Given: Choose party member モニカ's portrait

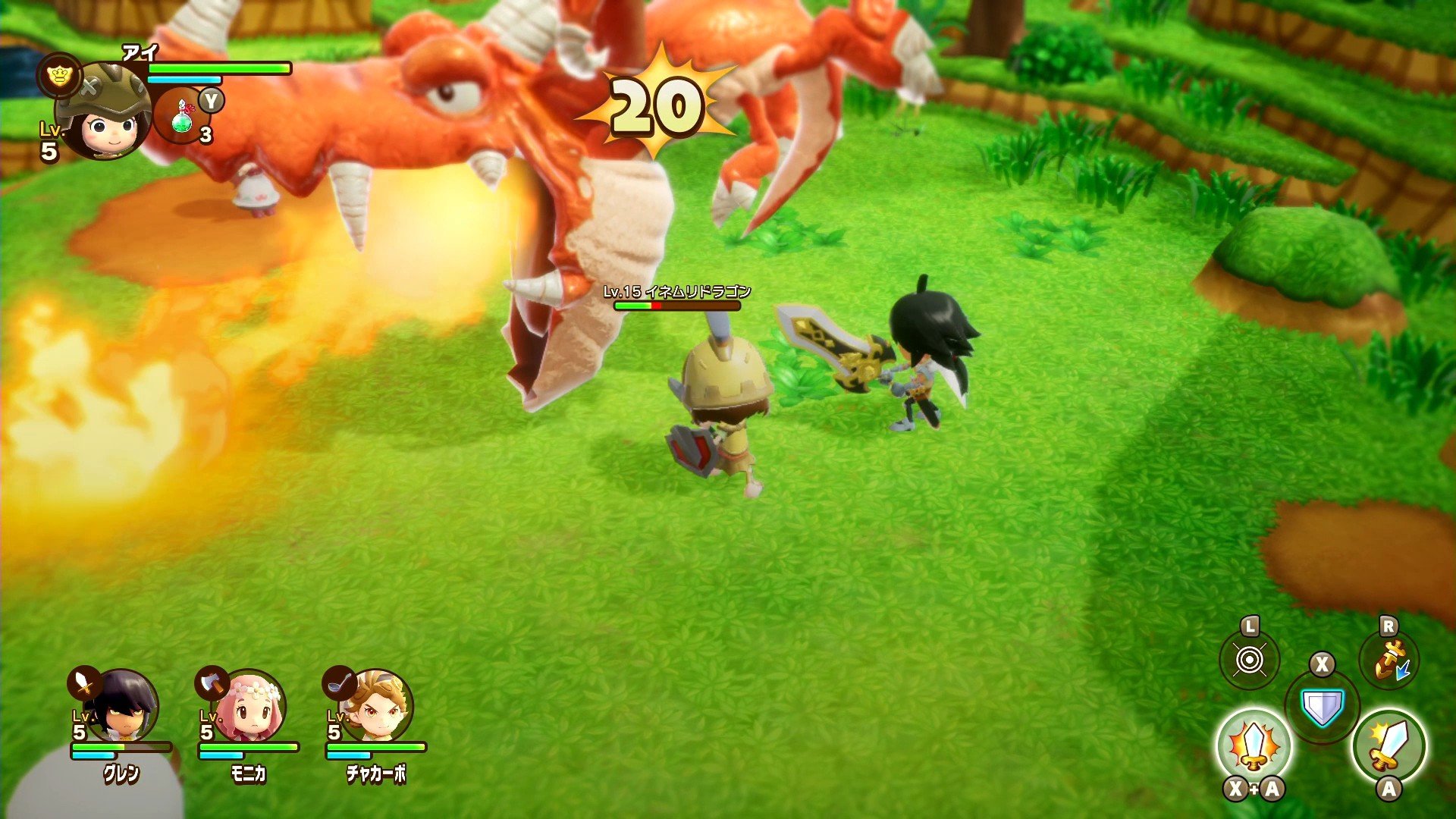Looking at the screenshot, I should [252, 706].
